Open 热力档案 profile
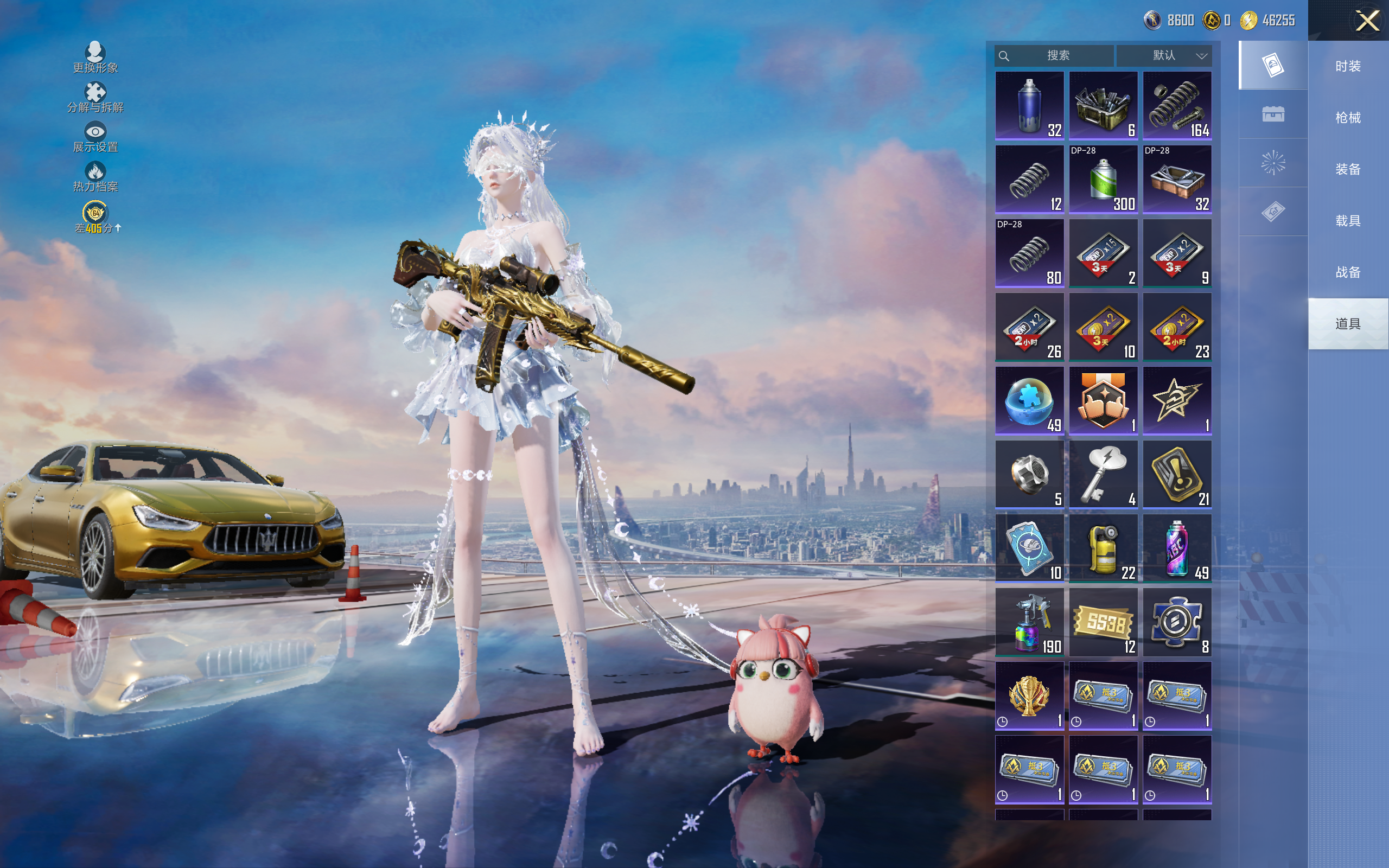Image resolution: width=1389 pixels, height=868 pixels. tap(95, 177)
